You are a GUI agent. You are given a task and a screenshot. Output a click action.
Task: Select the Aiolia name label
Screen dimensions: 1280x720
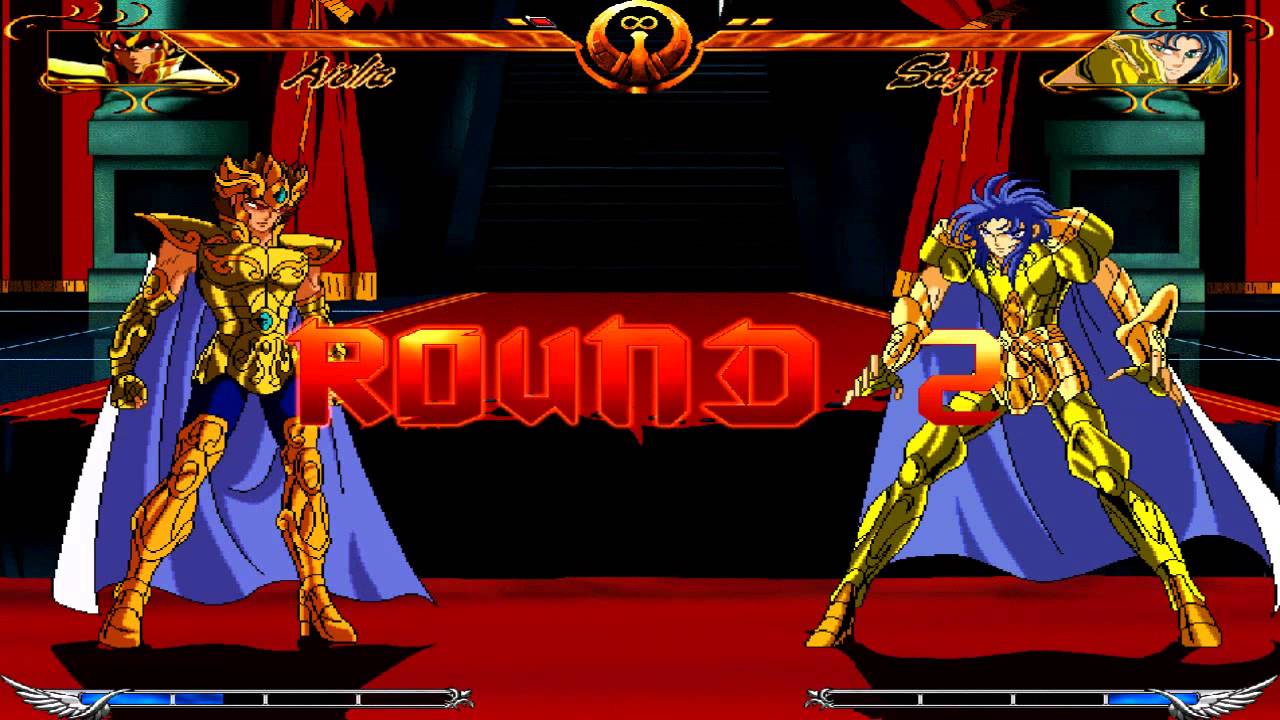338,72
